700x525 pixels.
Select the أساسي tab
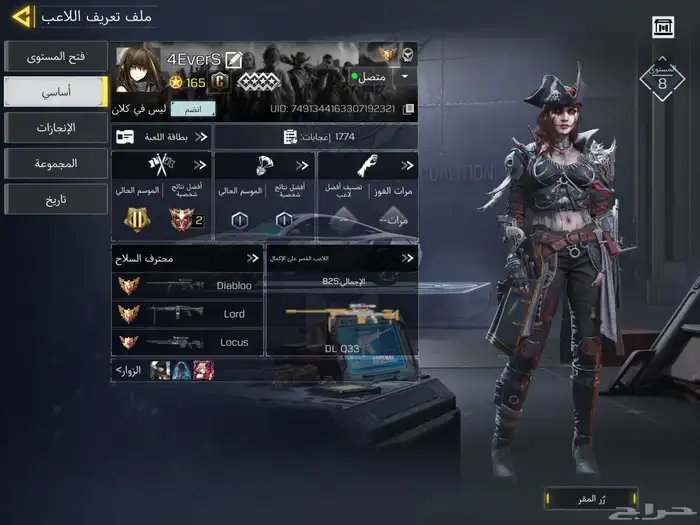pyautogui.click(x=55, y=91)
